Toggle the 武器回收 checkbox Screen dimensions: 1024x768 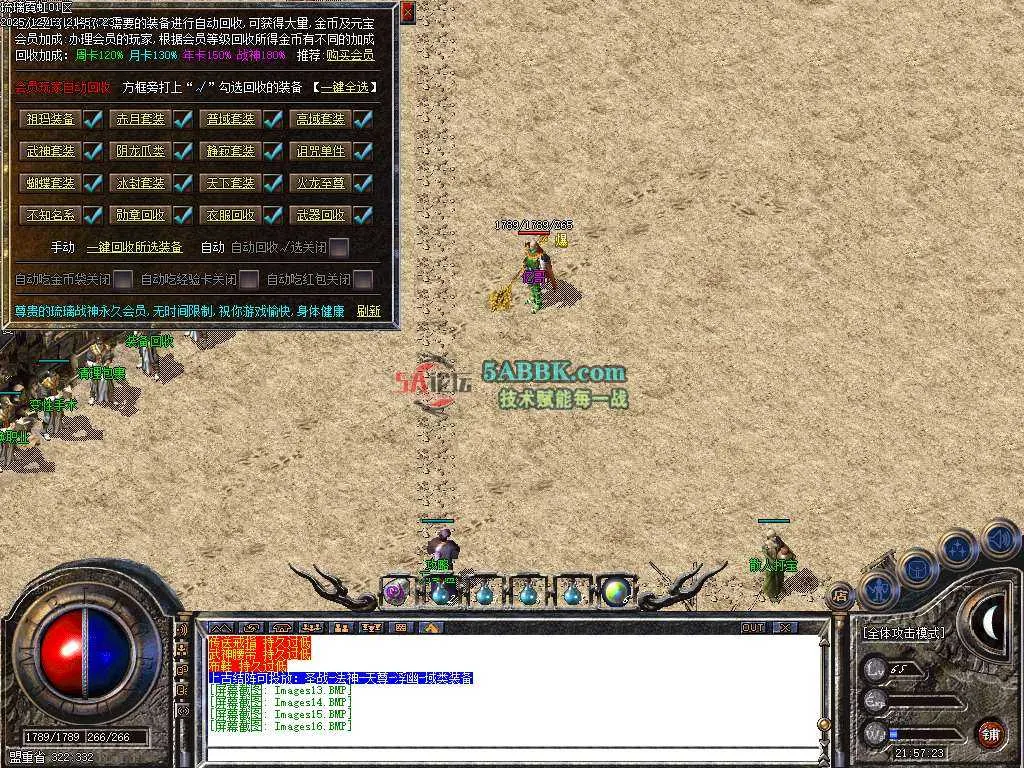click(x=363, y=215)
